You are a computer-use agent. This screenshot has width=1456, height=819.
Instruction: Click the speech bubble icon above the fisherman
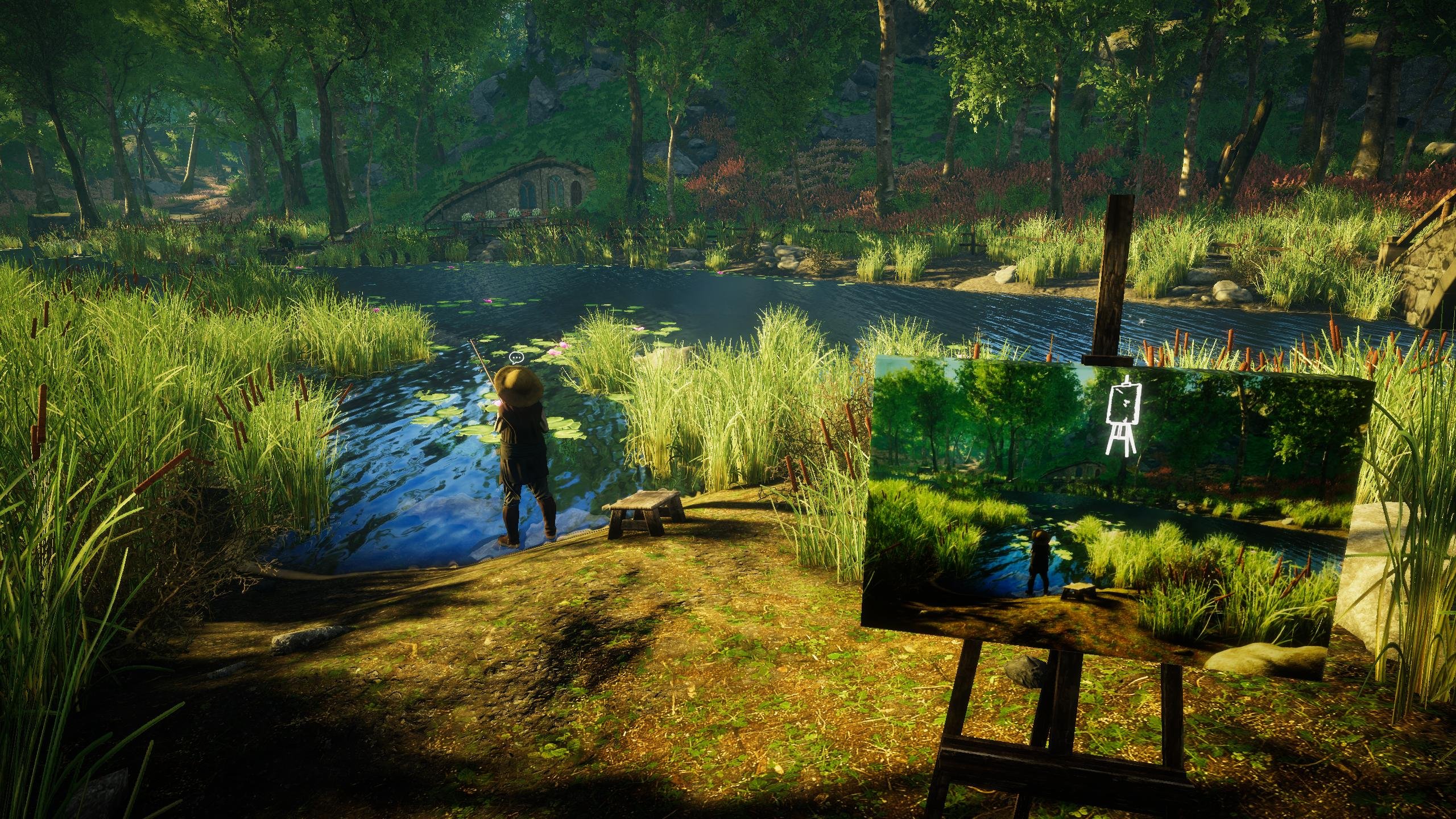point(516,358)
